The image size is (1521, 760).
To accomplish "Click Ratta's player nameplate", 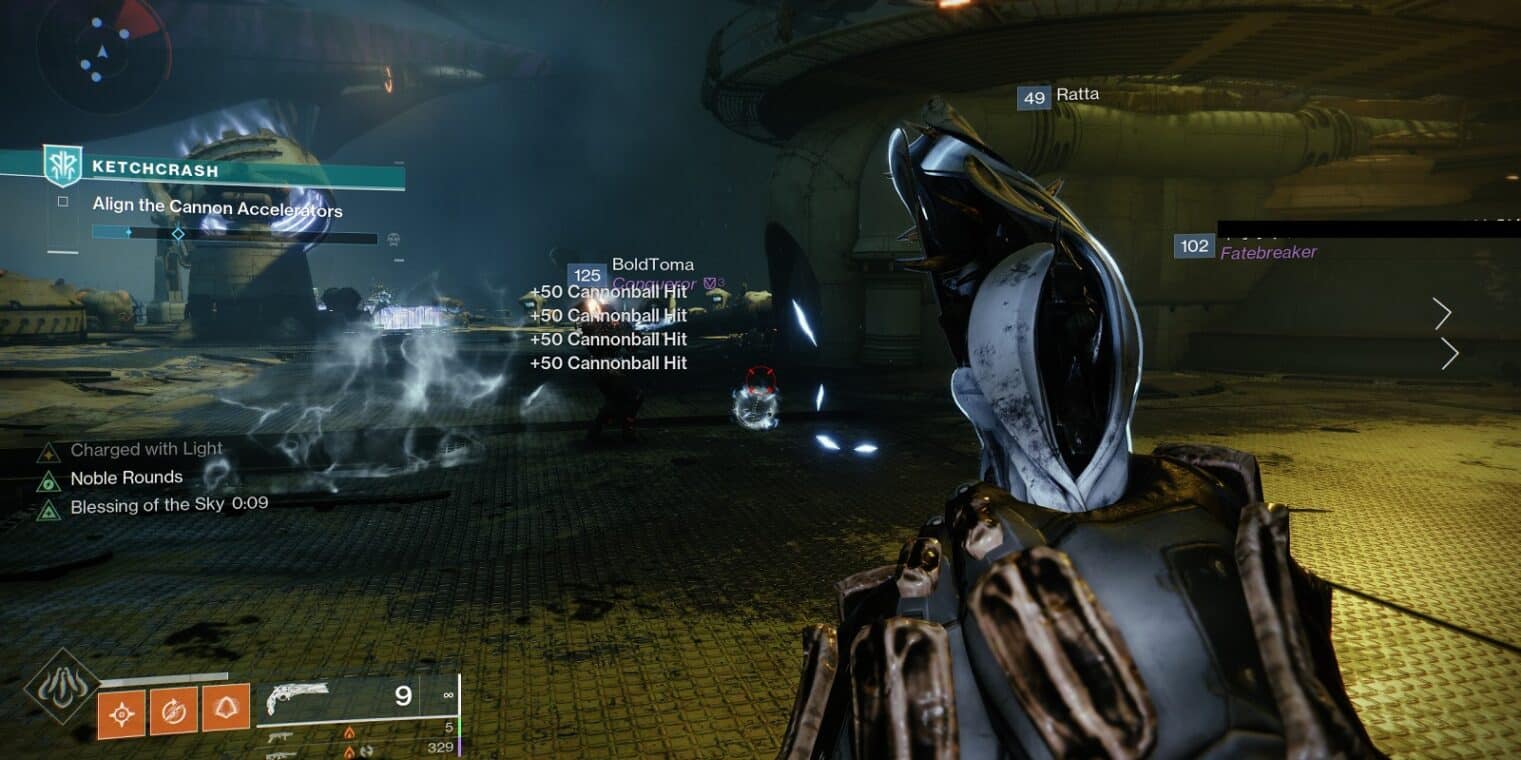I will [x=1077, y=95].
